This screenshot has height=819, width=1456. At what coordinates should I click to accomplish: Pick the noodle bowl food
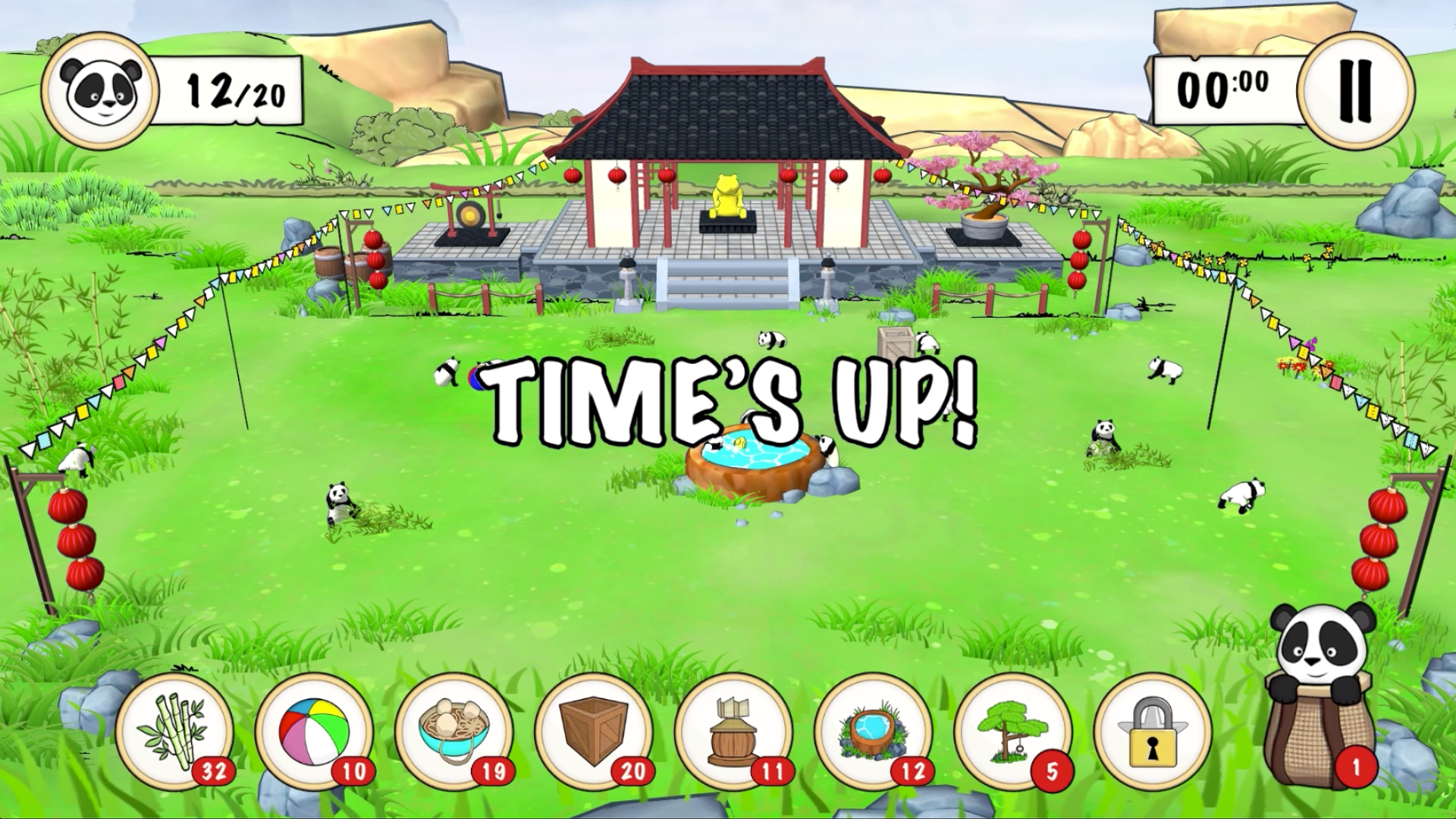[453, 731]
